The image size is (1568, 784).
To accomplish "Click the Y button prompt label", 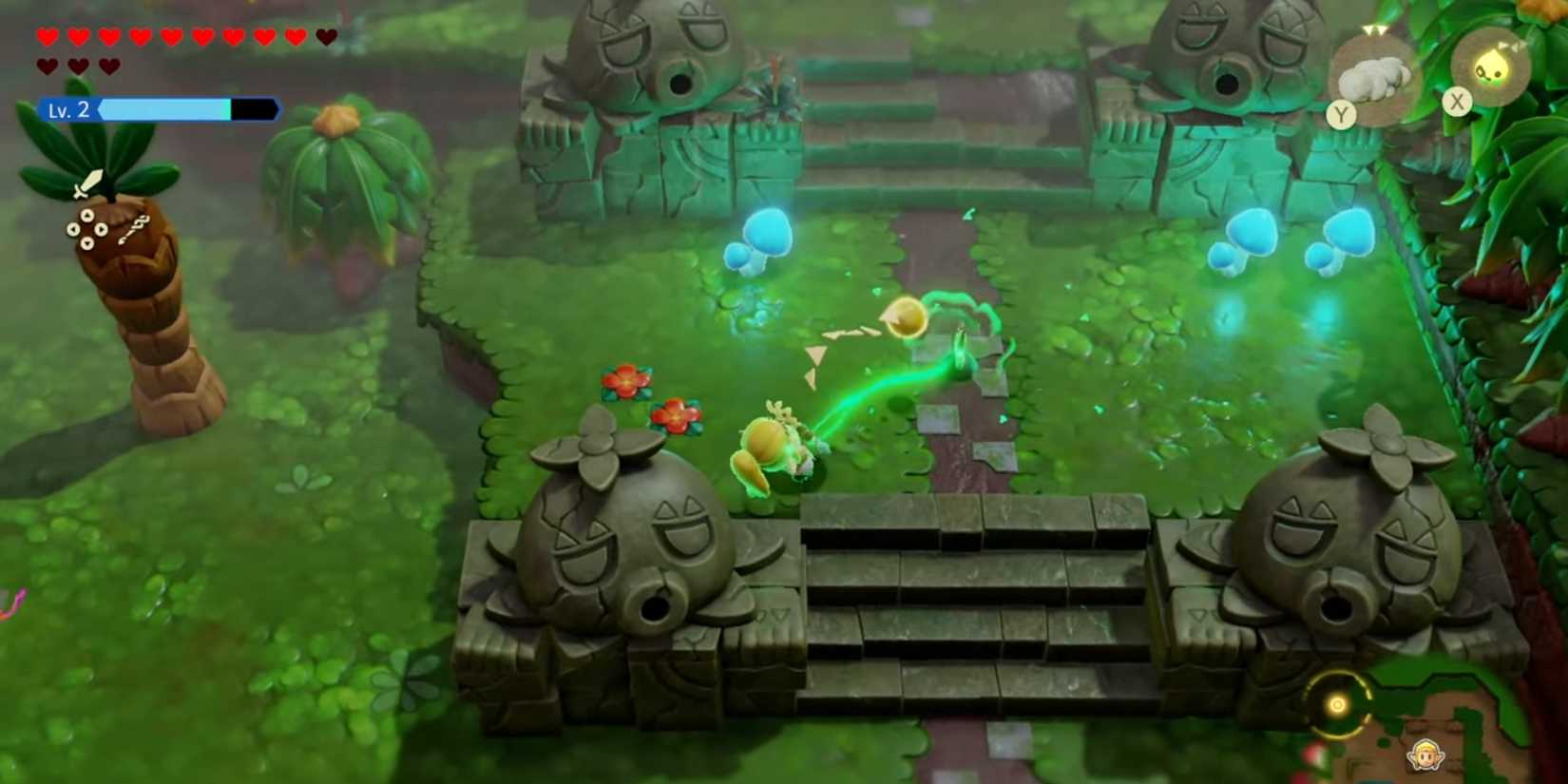I will tap(1343, 115).
